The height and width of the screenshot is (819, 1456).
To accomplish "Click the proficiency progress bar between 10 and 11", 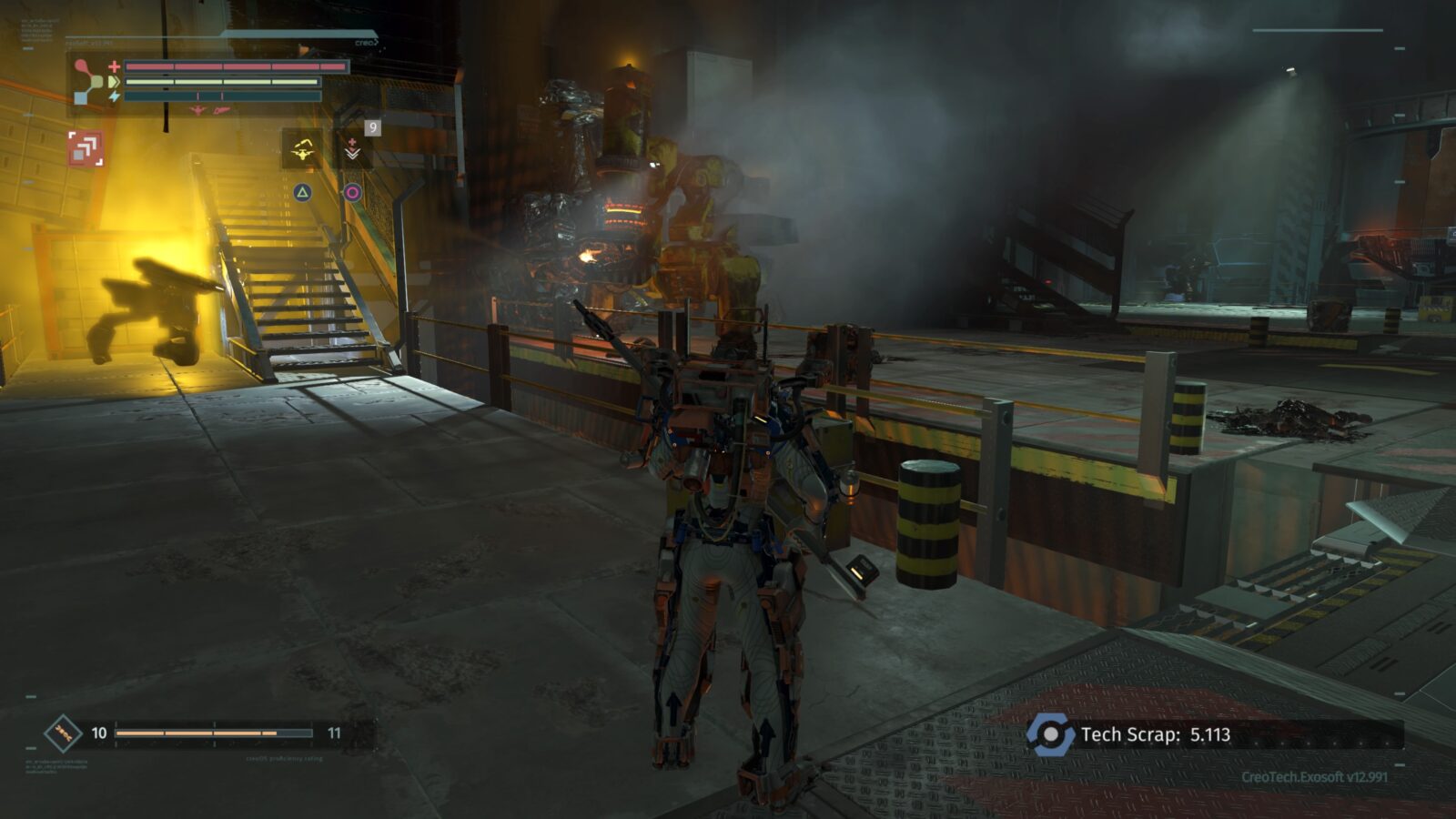I will (x=214, y=732).
